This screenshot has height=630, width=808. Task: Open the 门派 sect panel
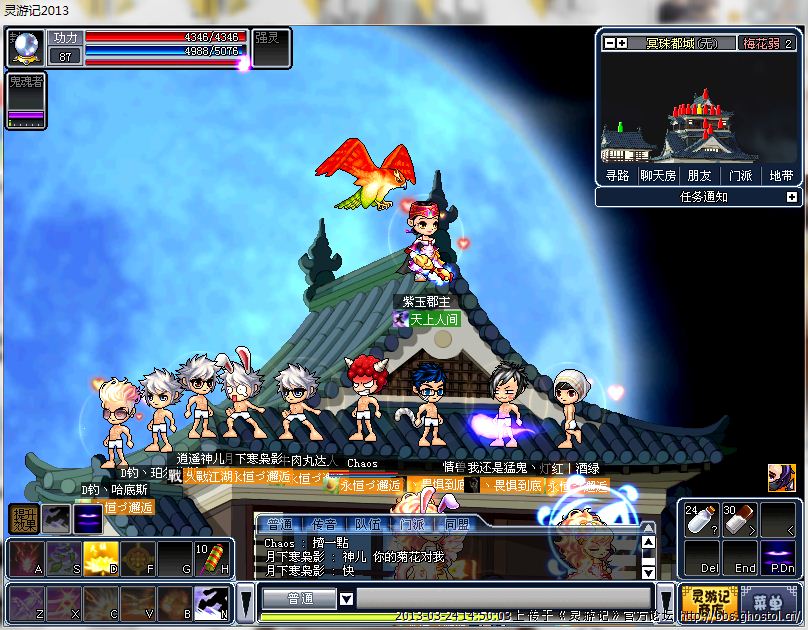pos(740,175)
